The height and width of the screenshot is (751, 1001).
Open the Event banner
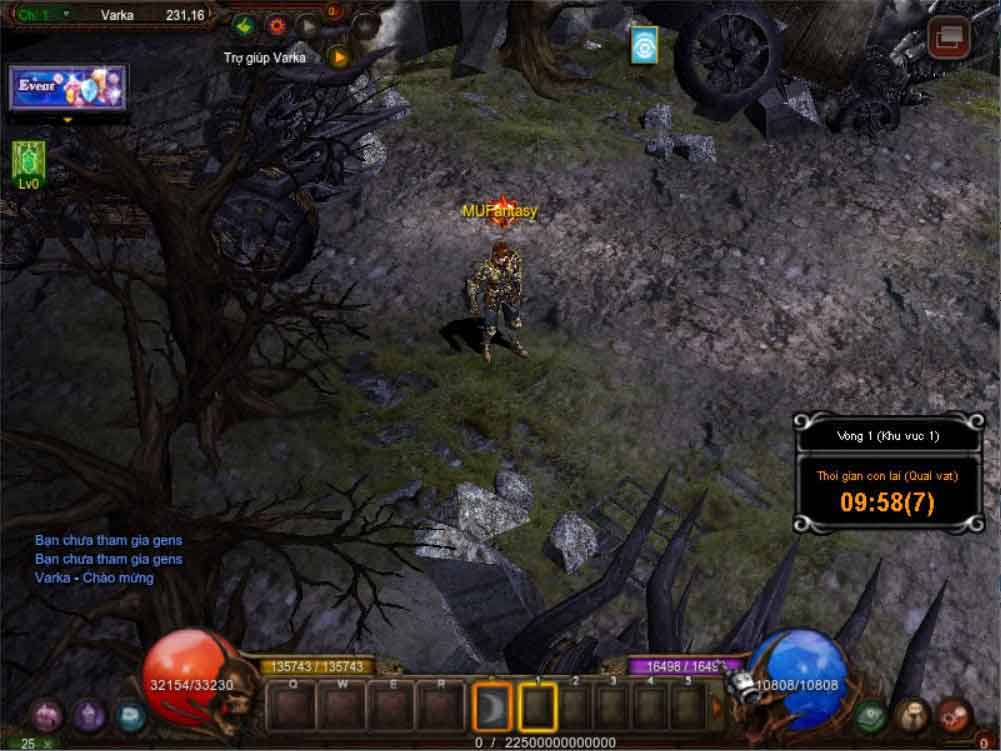(x=68, y=88)
